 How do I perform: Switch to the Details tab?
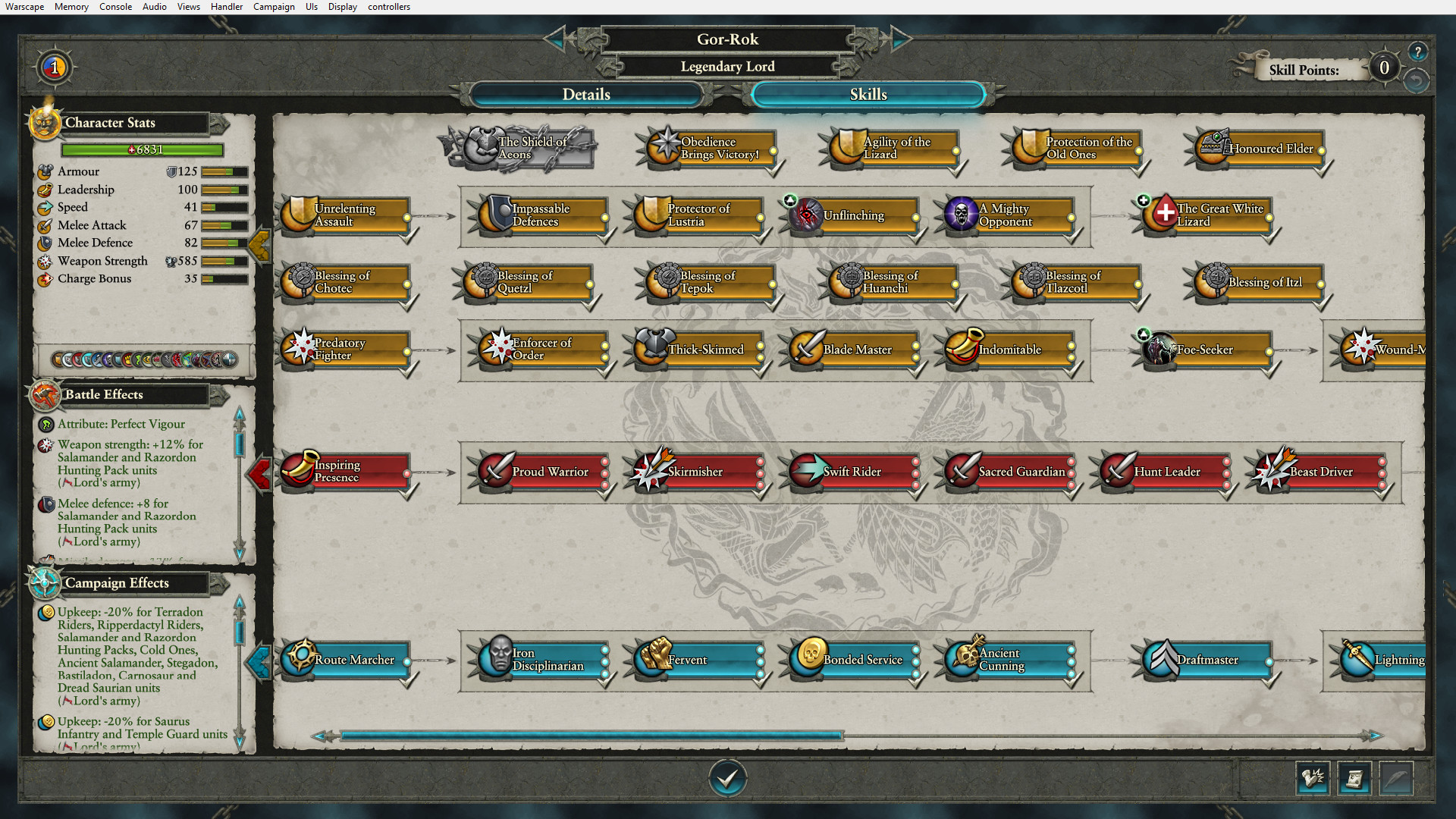(585, 94)
